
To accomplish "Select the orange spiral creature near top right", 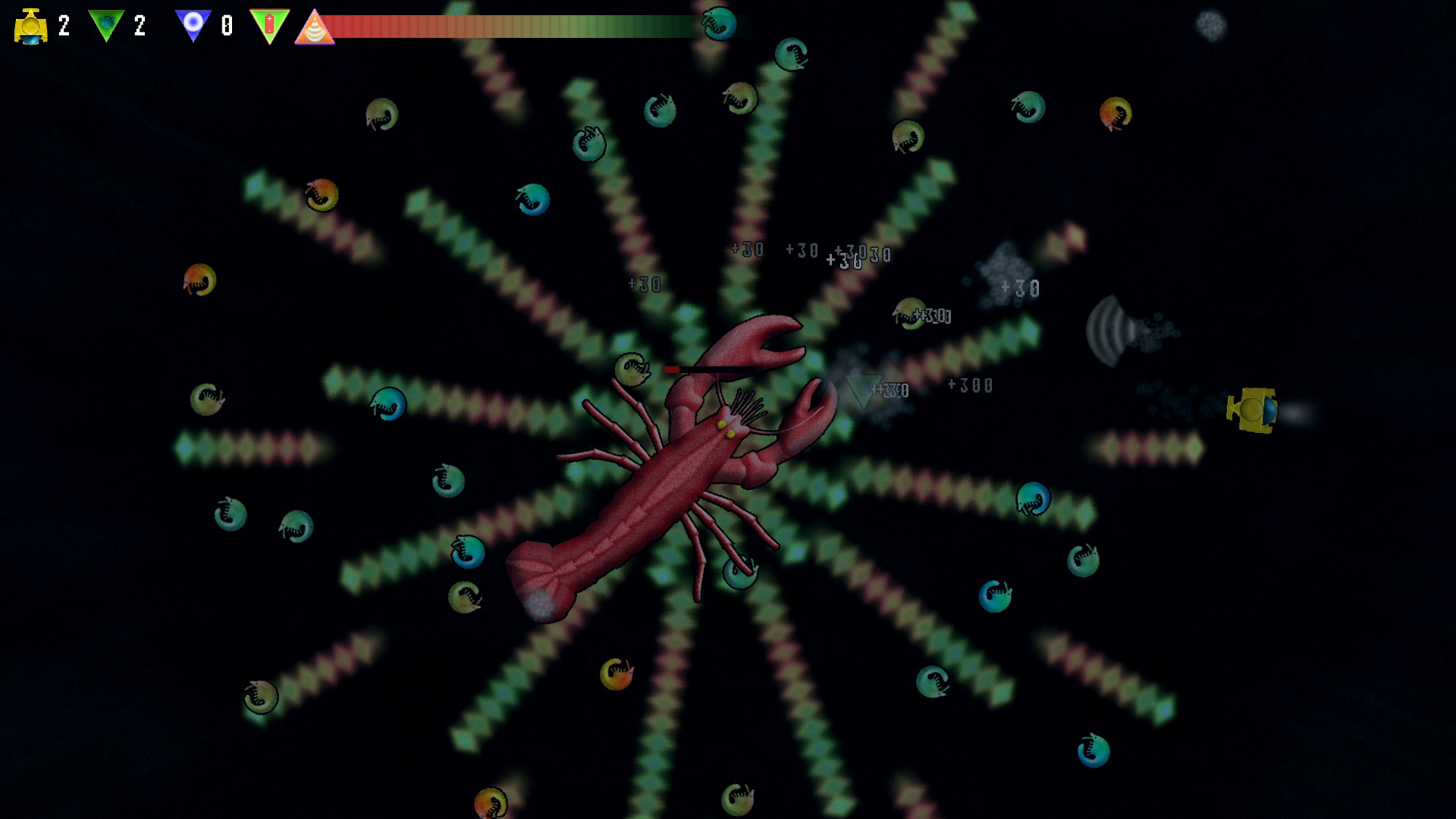I will pos(1116,115).
